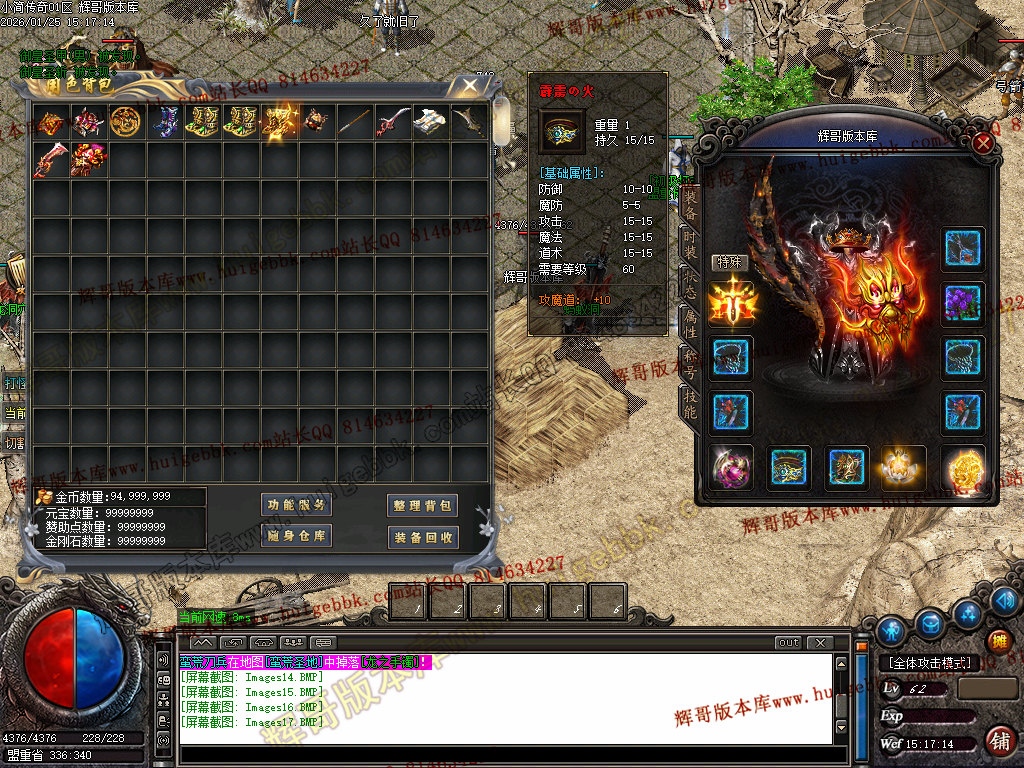This screenshot has height=768, width=1024.
Task: Switch to the 技能 skills tab
Action: 689,402
